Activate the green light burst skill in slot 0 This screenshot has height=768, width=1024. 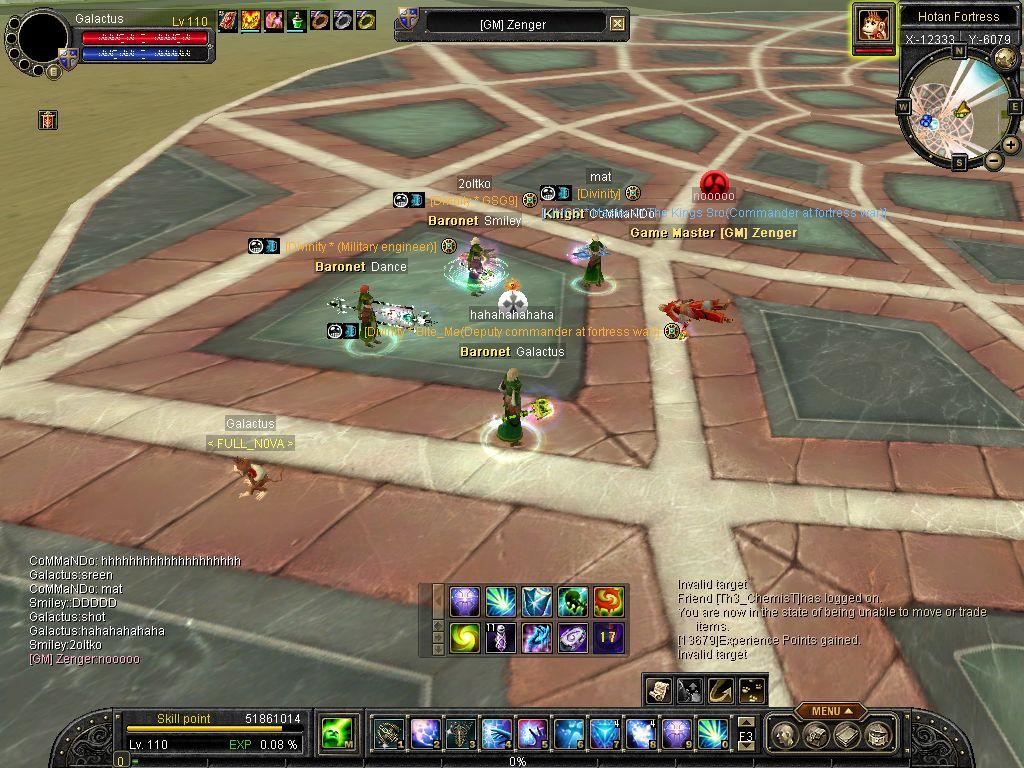tap(713, 735)
